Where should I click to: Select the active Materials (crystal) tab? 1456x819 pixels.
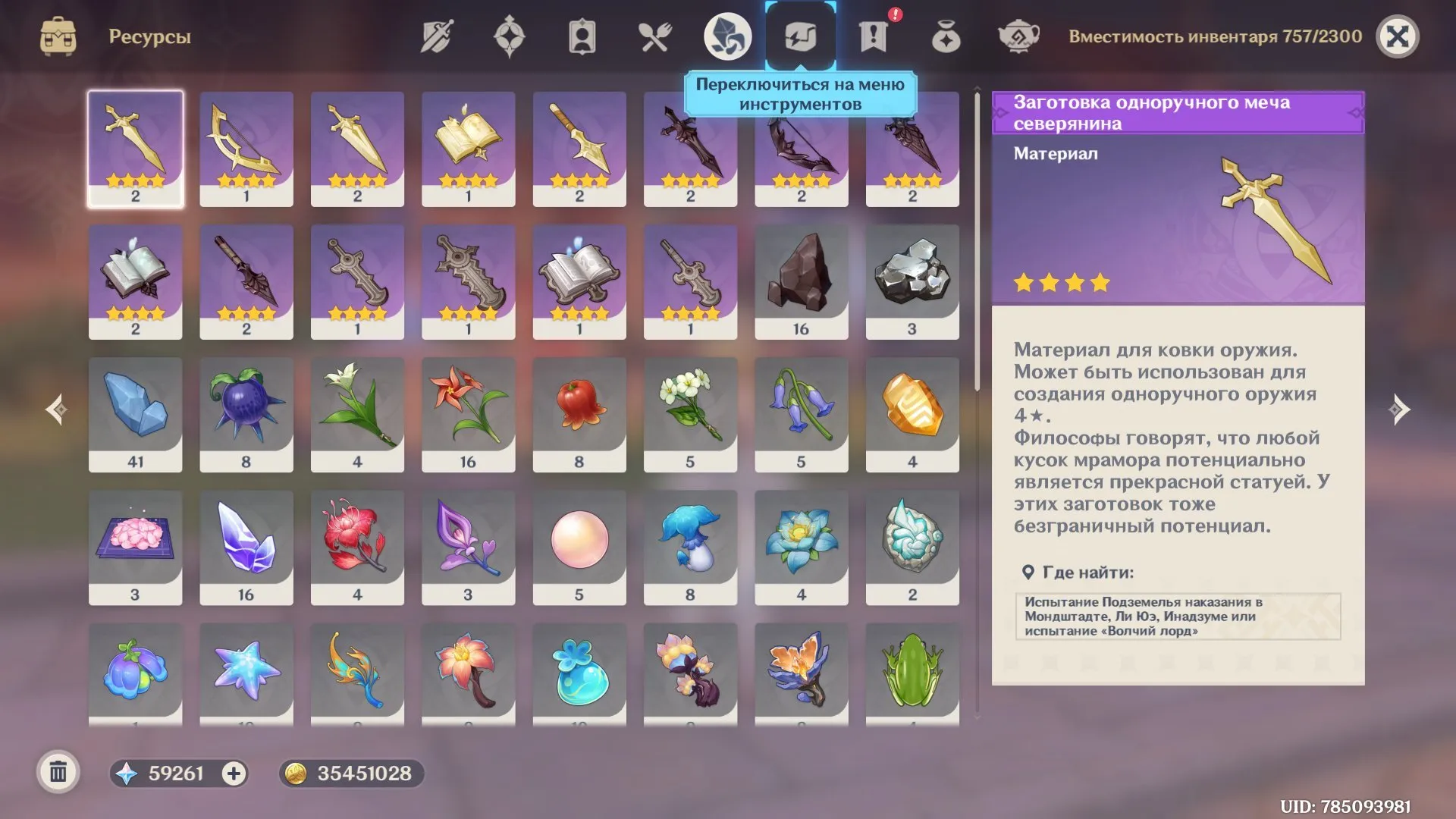pyautogui.click(x=727, y=34)
